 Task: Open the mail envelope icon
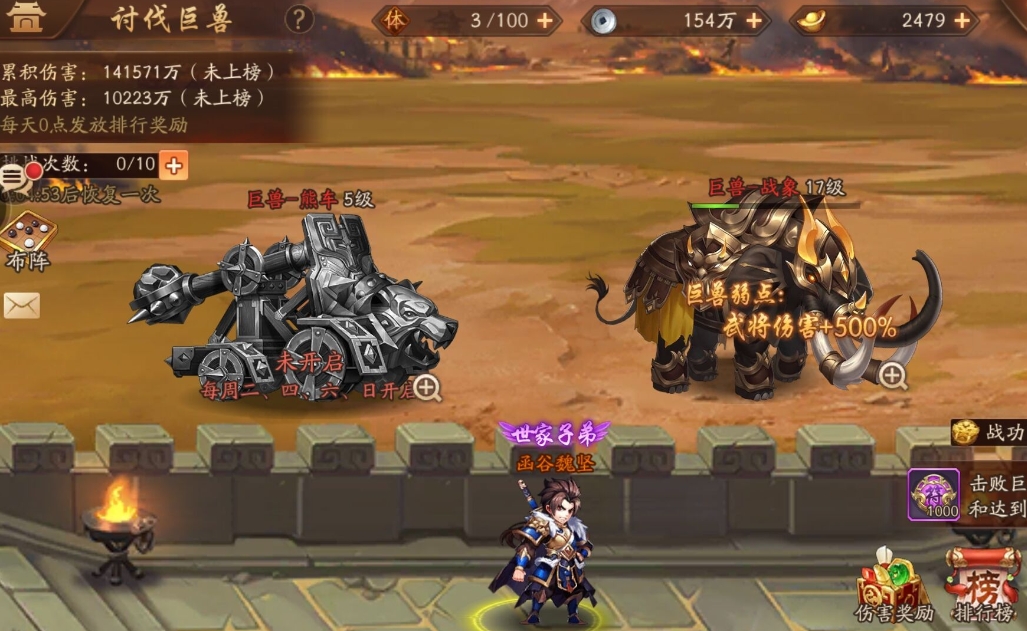click(21, 305)
